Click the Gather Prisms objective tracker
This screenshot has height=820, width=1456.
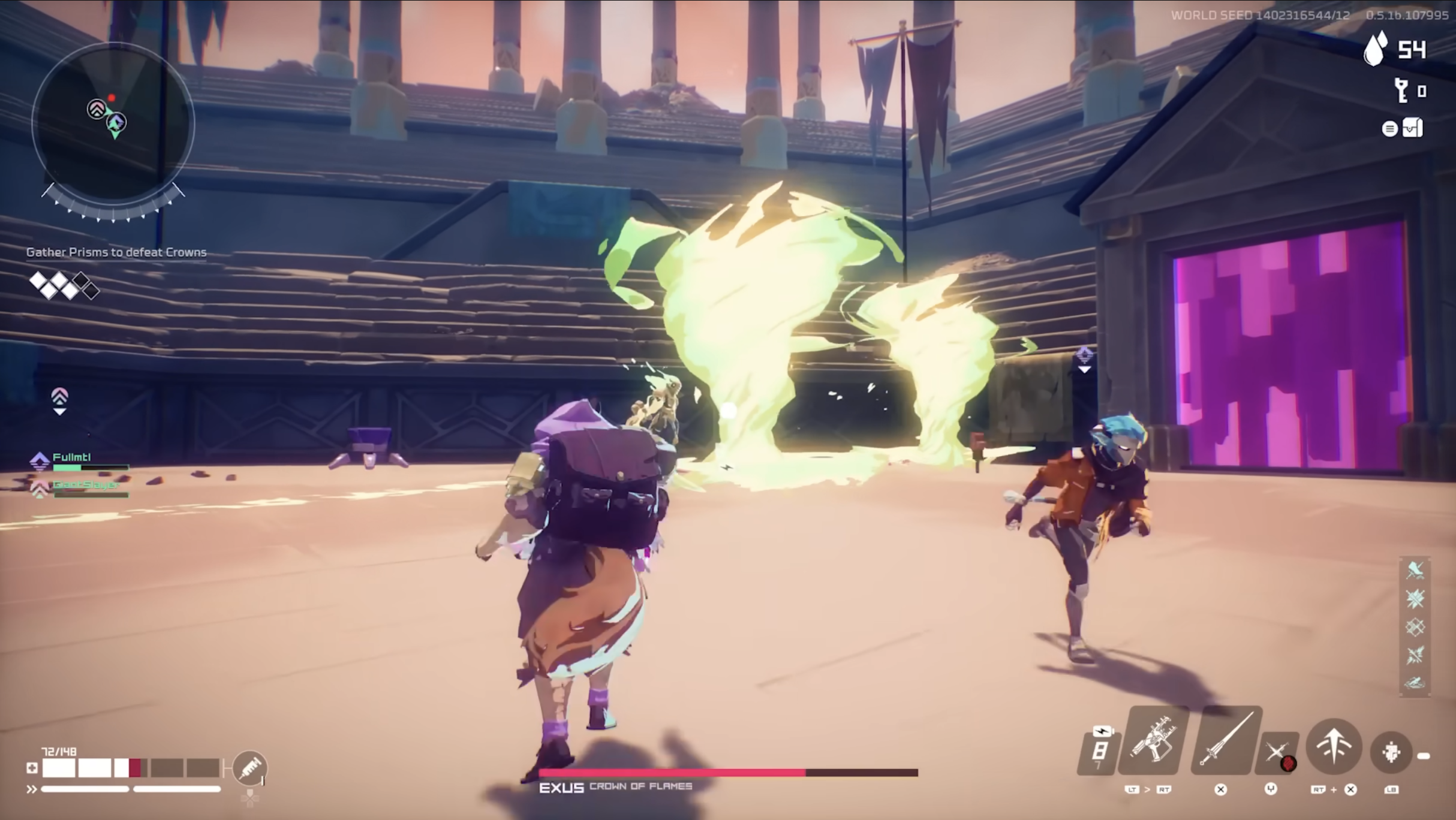click(x=116, y=252)
